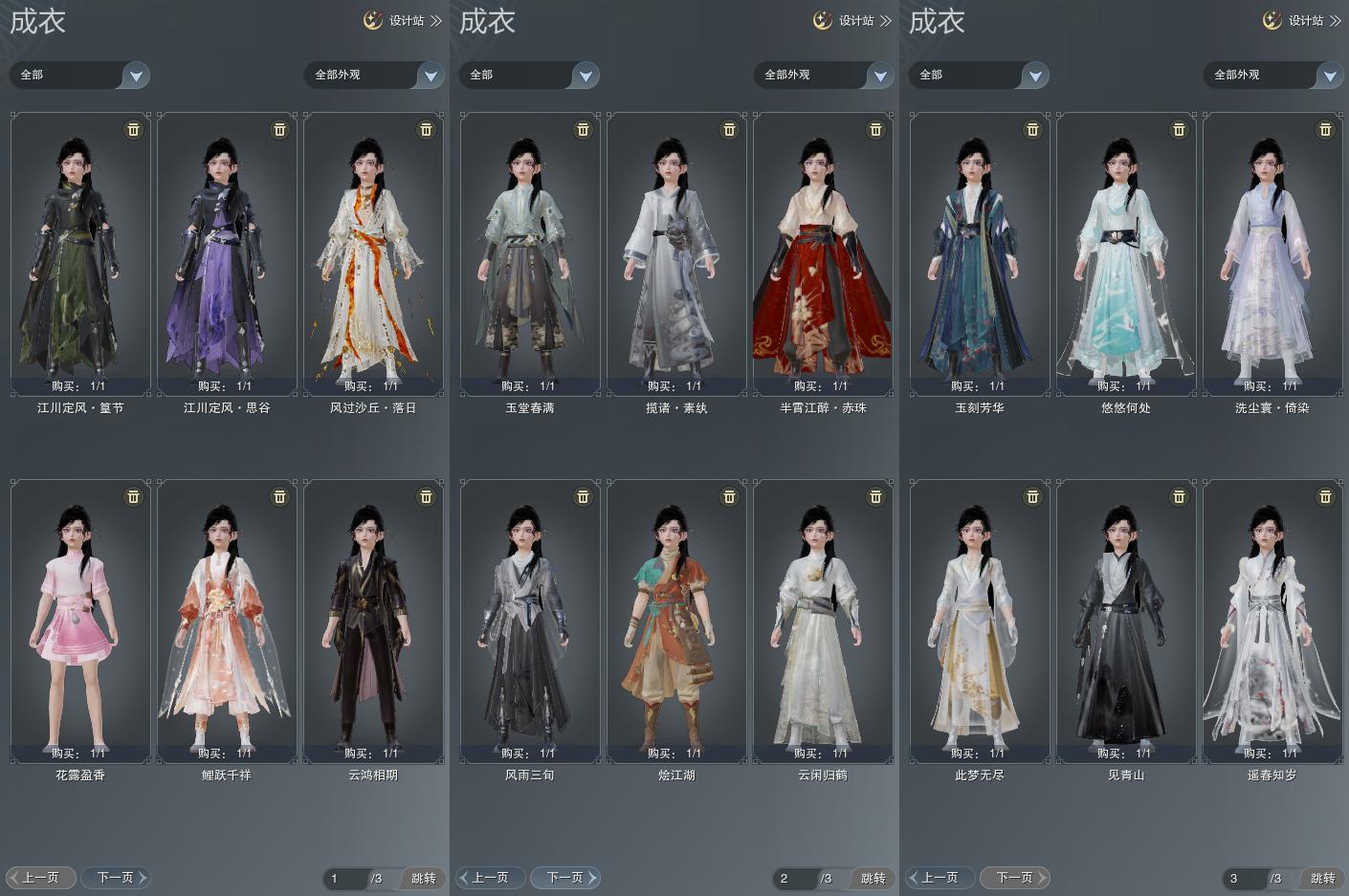Screen dimensions: 1349x896
Task: Choose the black 云鸿相期 outfit
Action: click(x=373, y=622)
